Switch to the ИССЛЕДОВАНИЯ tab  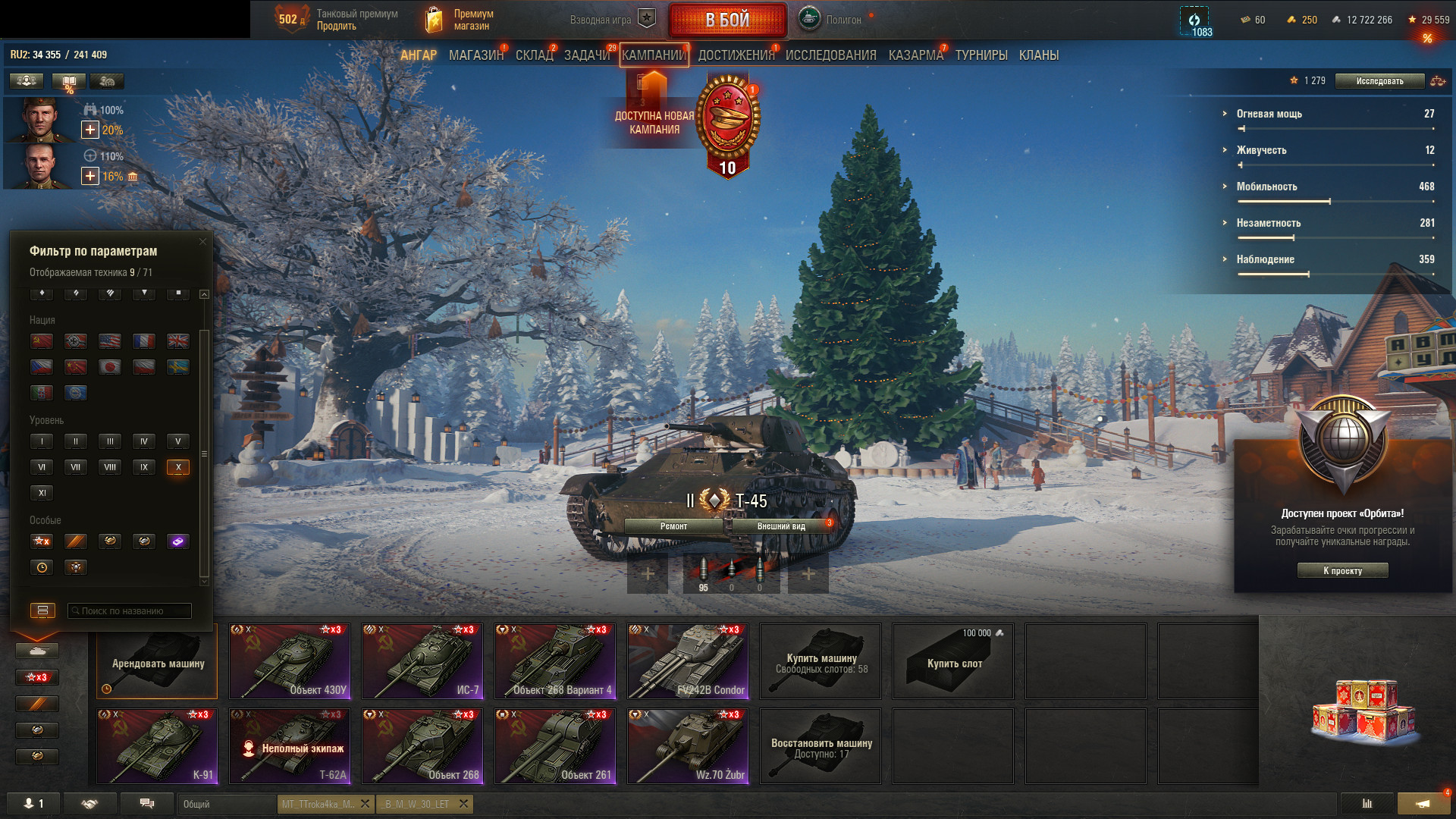[830, 55]
